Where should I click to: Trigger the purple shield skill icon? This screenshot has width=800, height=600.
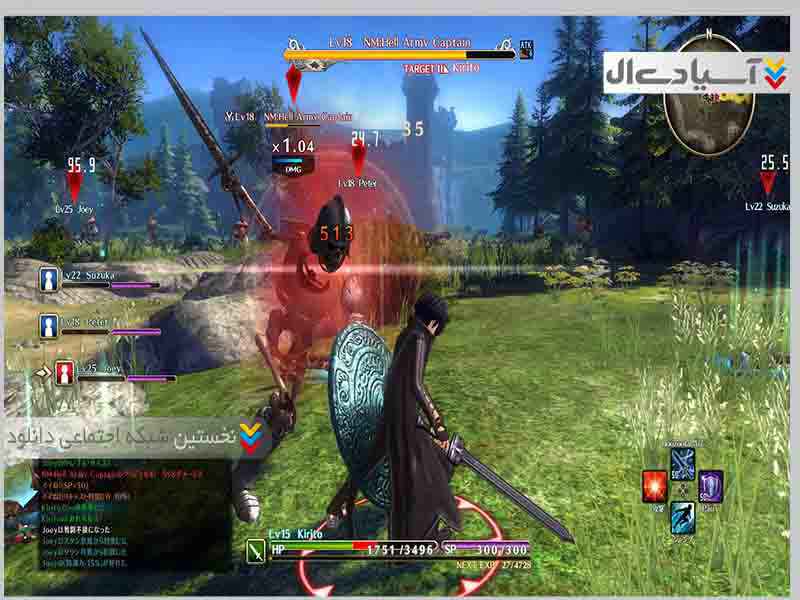point(711,486)
